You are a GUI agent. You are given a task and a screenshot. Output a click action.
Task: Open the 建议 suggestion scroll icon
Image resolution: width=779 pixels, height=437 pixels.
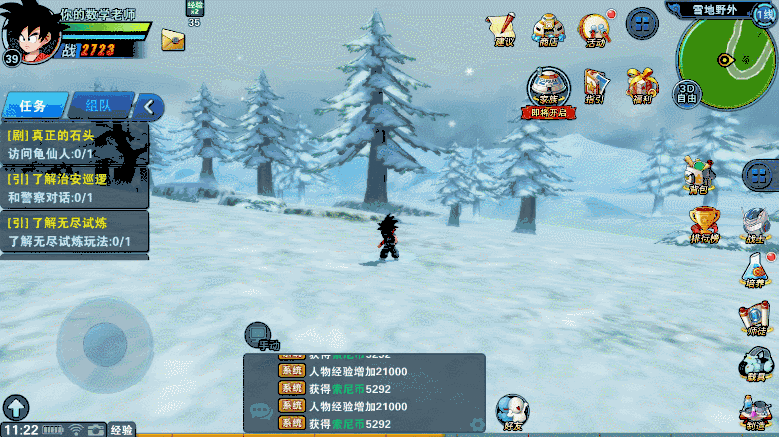[504, 27]
